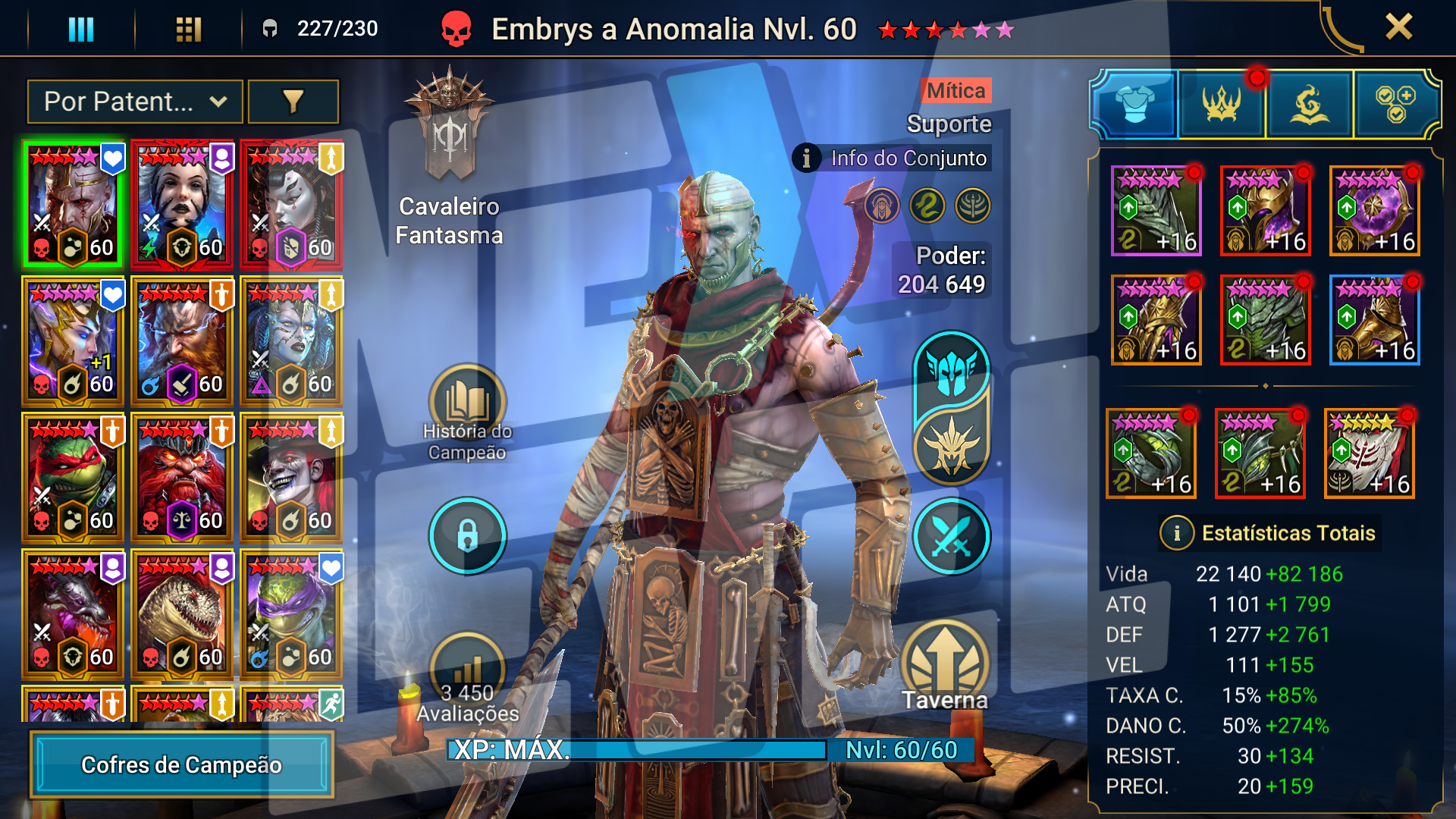Screen dimensions: 1456x819
Task: Select the purple-masked turtle champion portrait
Action: [291, 614]
